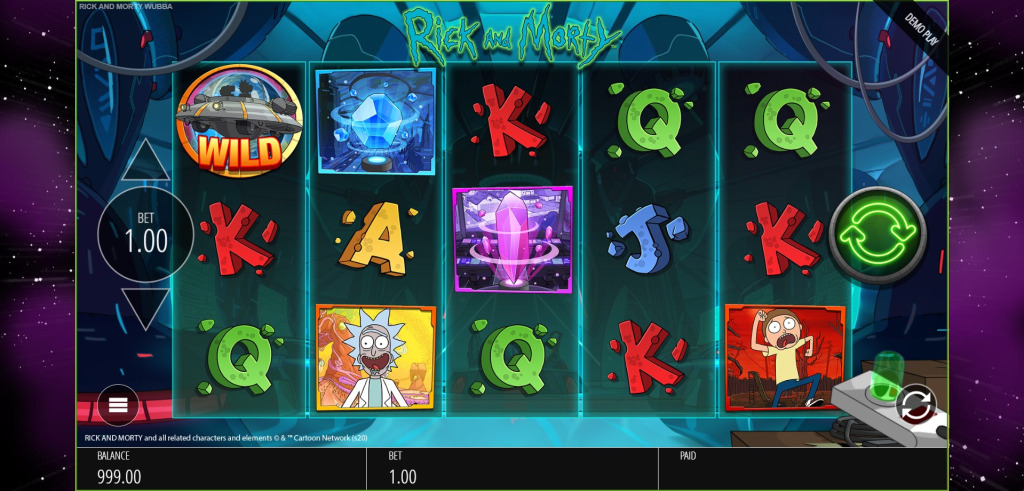1024x491 pixels.
Task: Increase the bet with the up arrow
Action: point(146,161)
